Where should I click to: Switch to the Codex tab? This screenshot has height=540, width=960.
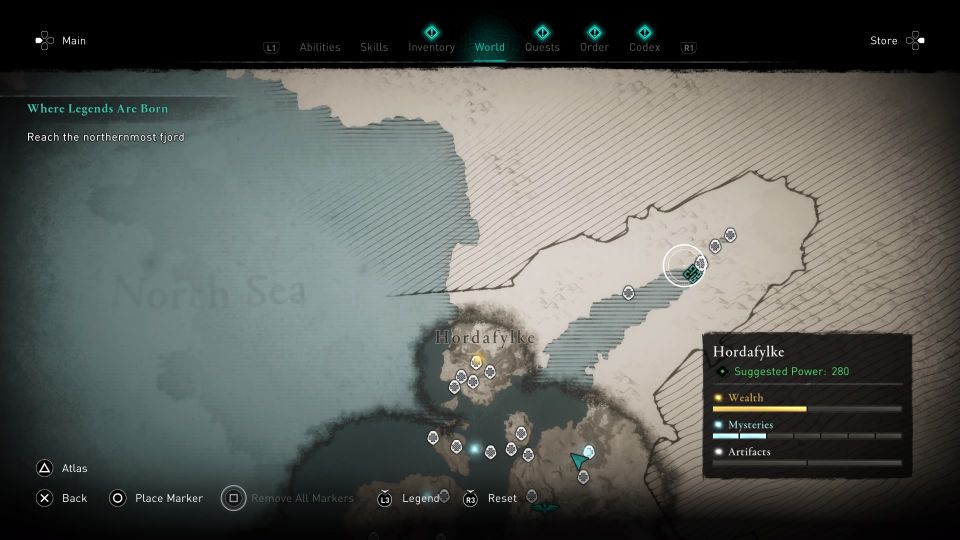pos(644,47)
